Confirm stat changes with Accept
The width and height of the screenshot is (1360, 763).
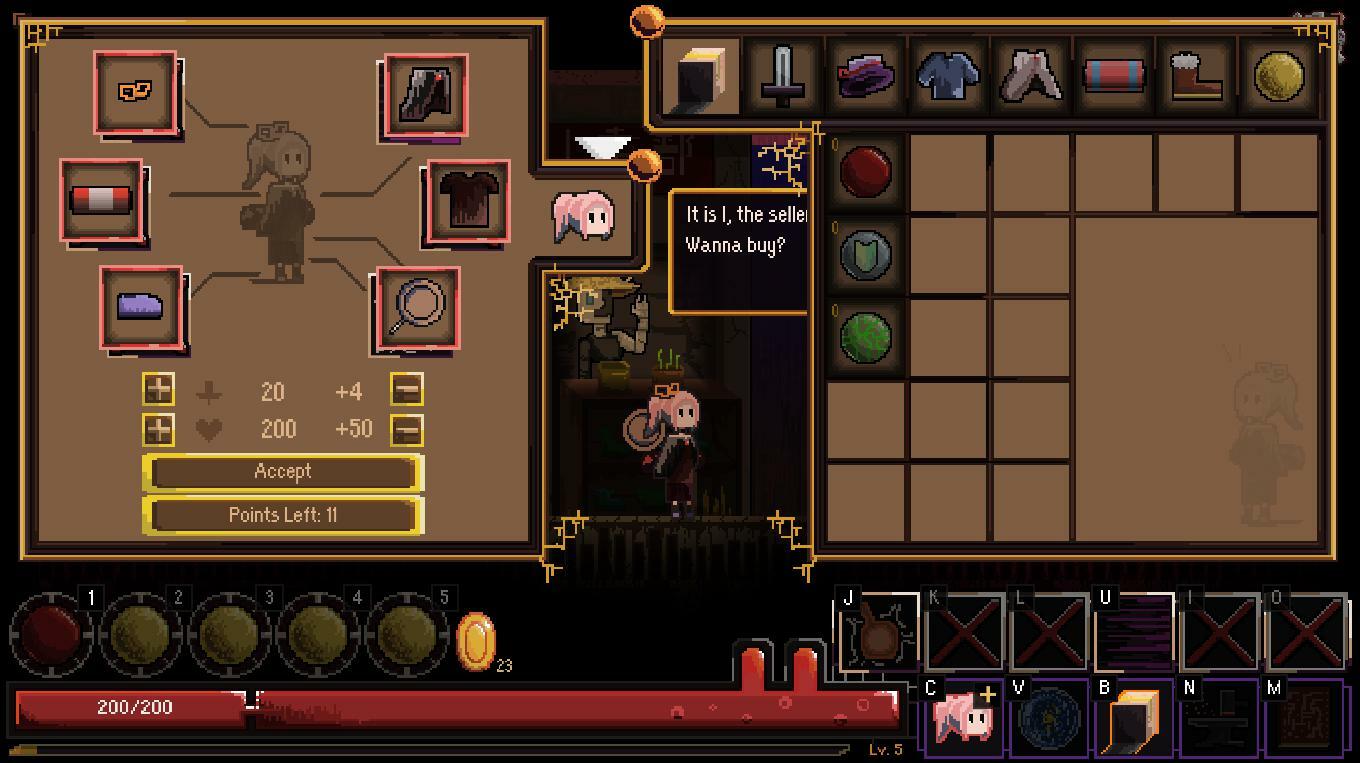tap(283, 472)
